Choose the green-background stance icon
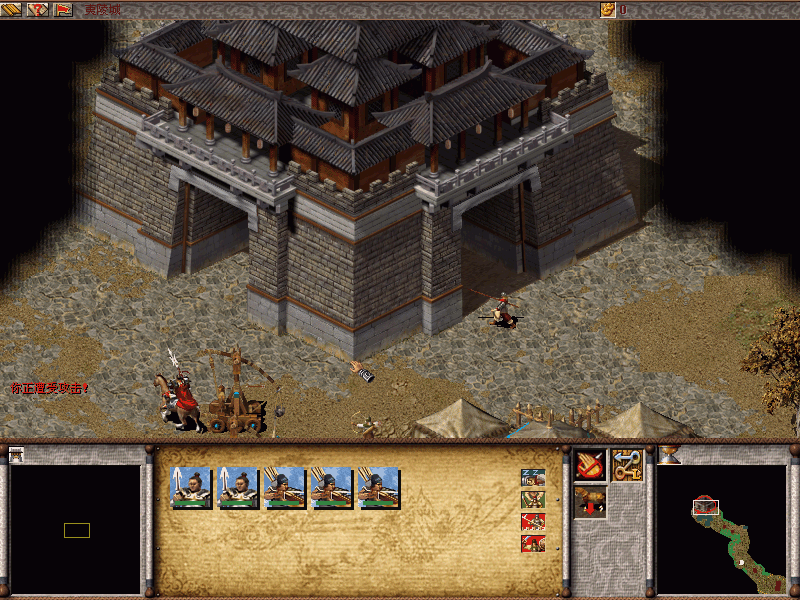The image size is (800, 600). [532, 499]
